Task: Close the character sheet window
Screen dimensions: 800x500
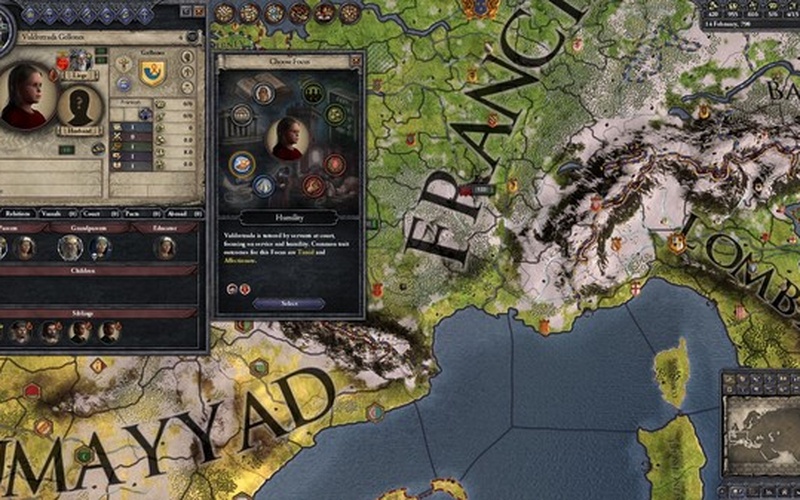Action: click(199, 10)
